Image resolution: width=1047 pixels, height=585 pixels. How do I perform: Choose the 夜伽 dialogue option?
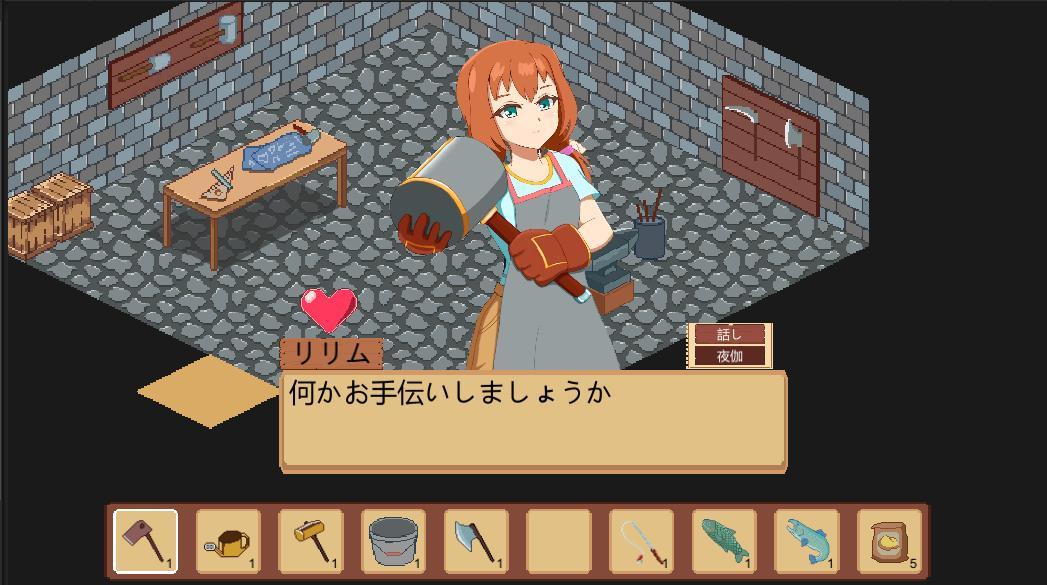click(729, 356)
